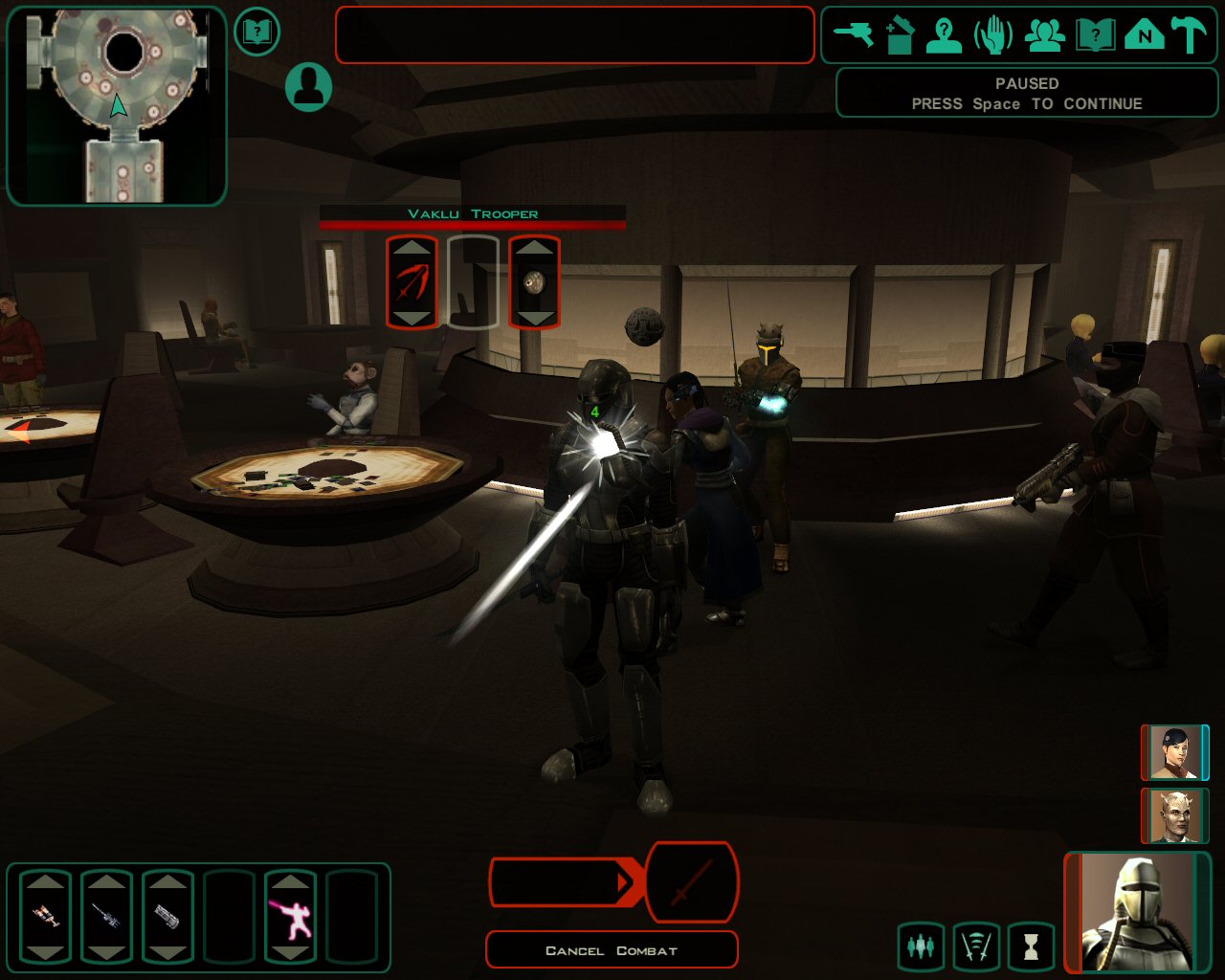
Task: Open the Map screen N icon
Action: pyautogui.click(x=1144, y=35)
